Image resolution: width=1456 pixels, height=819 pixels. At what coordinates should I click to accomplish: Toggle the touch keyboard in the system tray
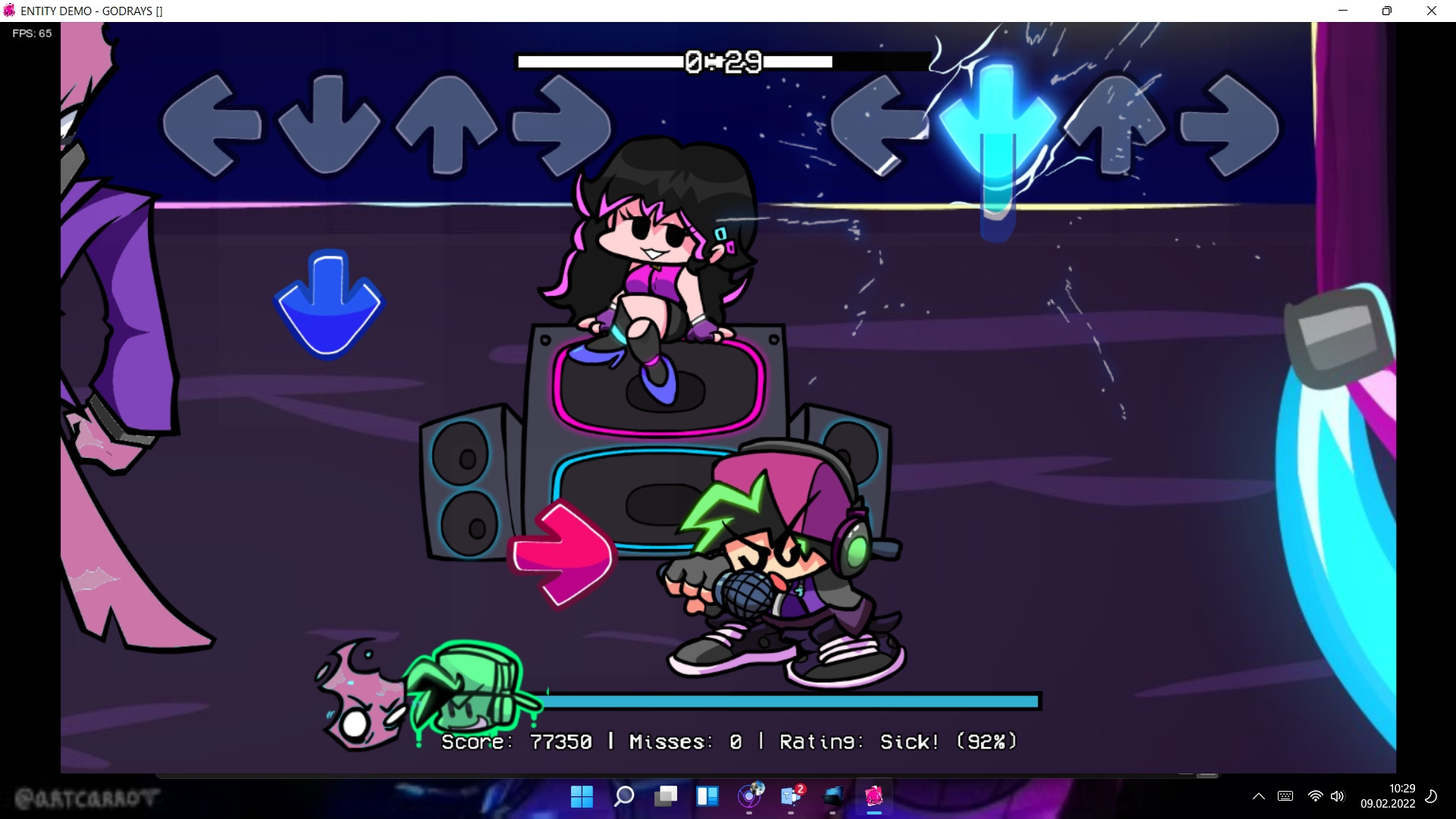(x=1285, y=796)
